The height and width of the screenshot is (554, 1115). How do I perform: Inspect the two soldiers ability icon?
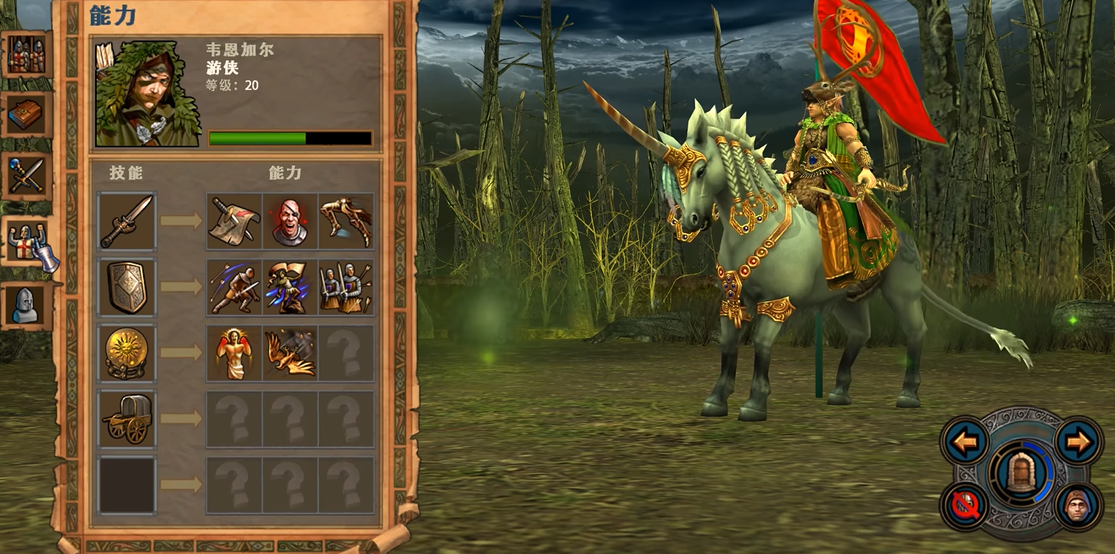pos(346,287)
